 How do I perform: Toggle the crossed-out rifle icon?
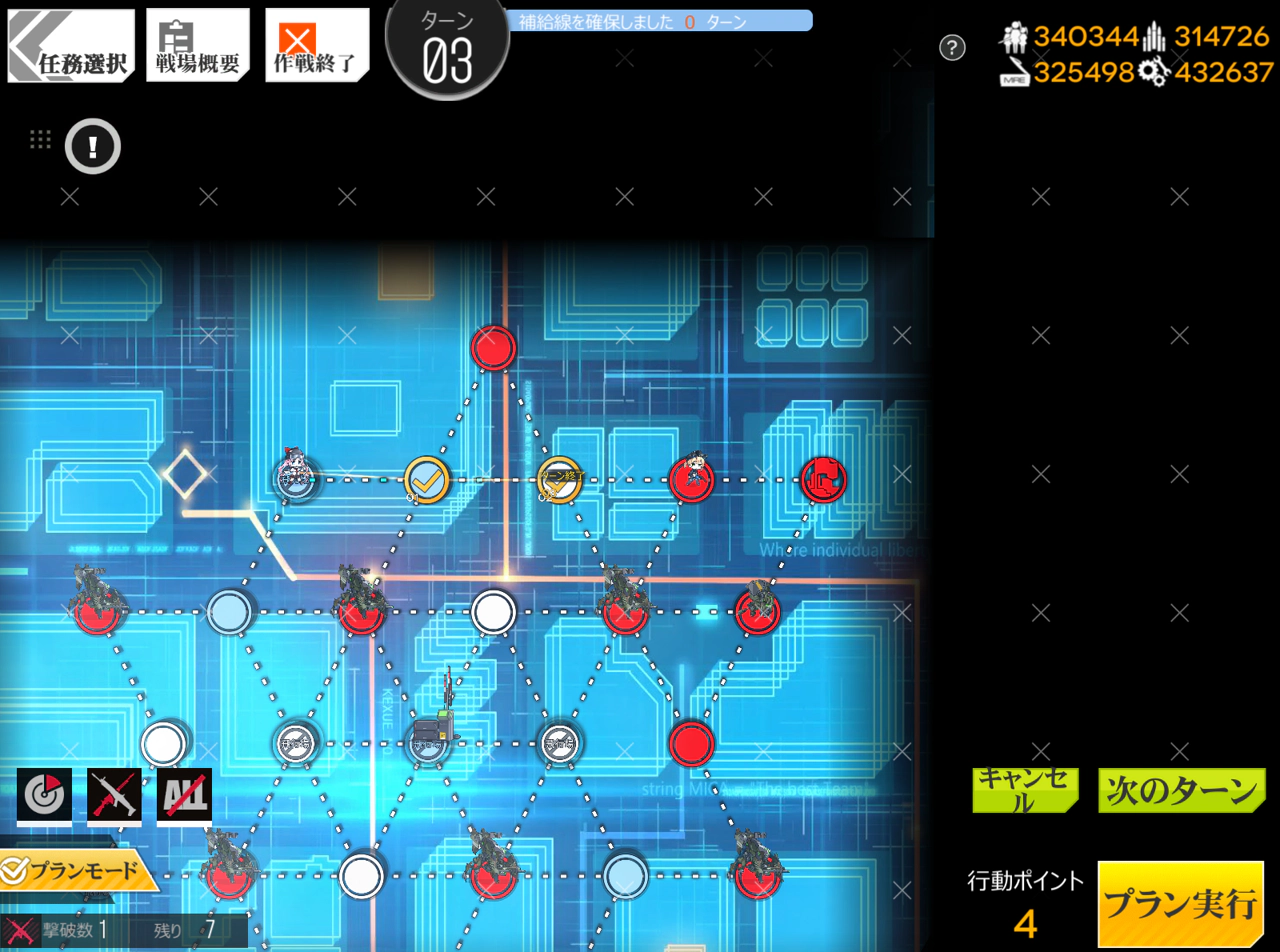pyautogui.click(x=114, y=795)
